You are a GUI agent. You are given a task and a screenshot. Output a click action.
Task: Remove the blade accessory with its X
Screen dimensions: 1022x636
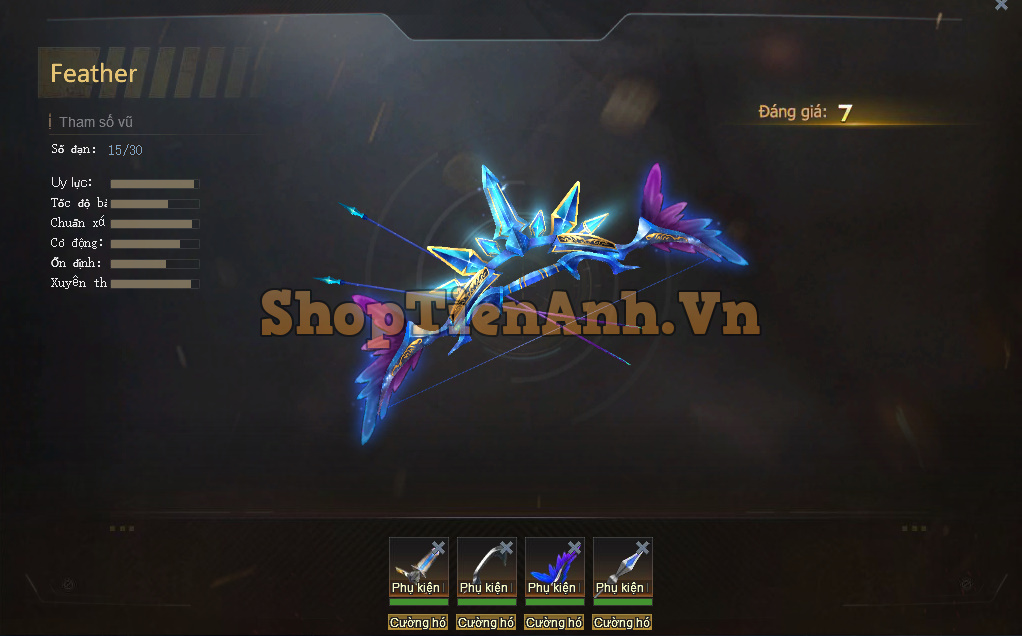(438, 548)
